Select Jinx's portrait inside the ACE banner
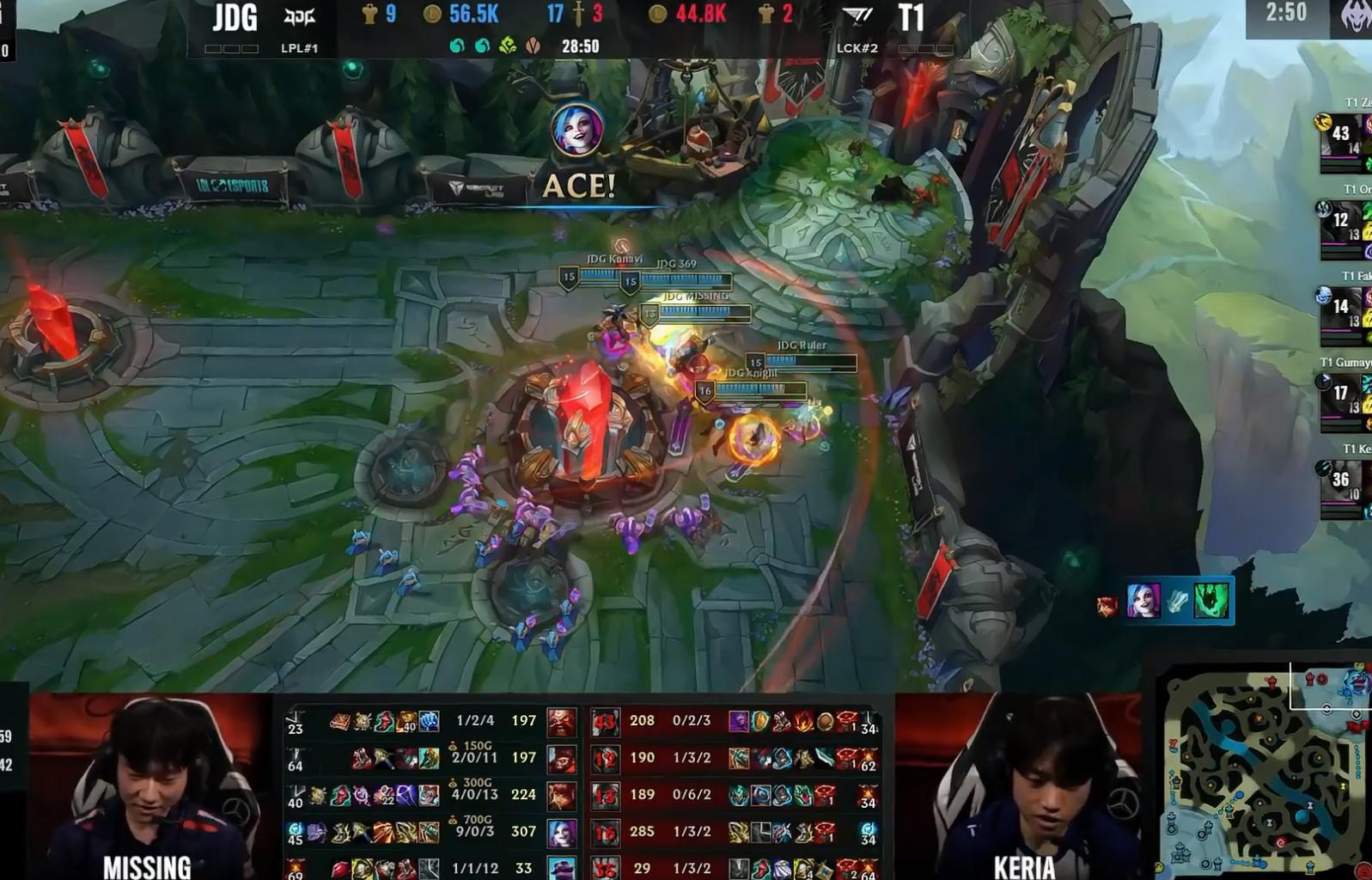This screenshot has width=1372, height=880. tap(577, 131)
